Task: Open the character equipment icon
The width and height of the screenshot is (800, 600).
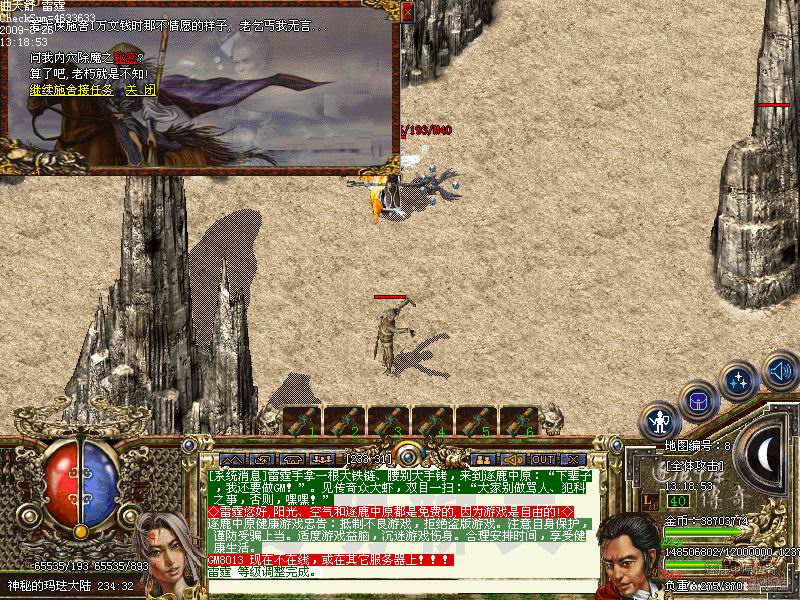Action: [x=660, y=421]
